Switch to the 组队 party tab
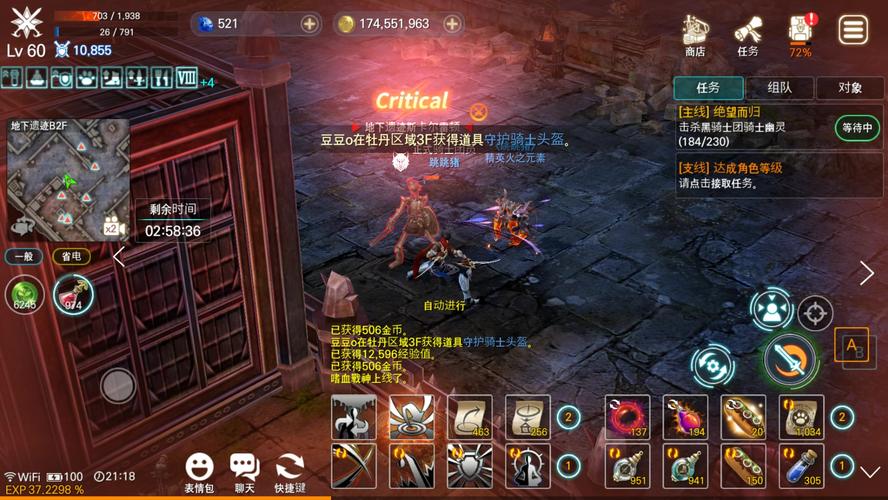 coord(779,88)
